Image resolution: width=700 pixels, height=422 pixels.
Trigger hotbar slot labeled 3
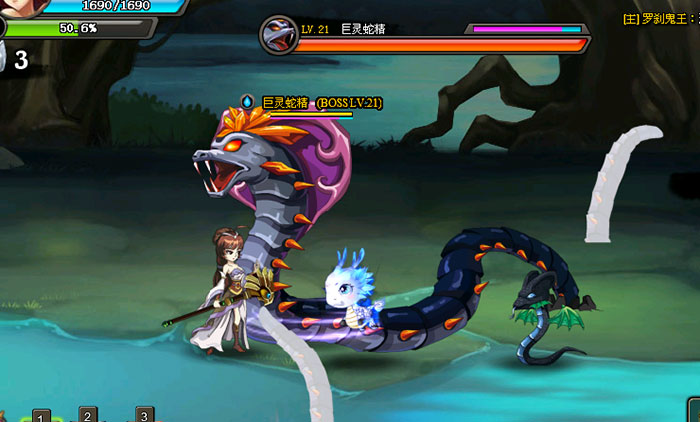pyautogui.click(x=144, y=415)
